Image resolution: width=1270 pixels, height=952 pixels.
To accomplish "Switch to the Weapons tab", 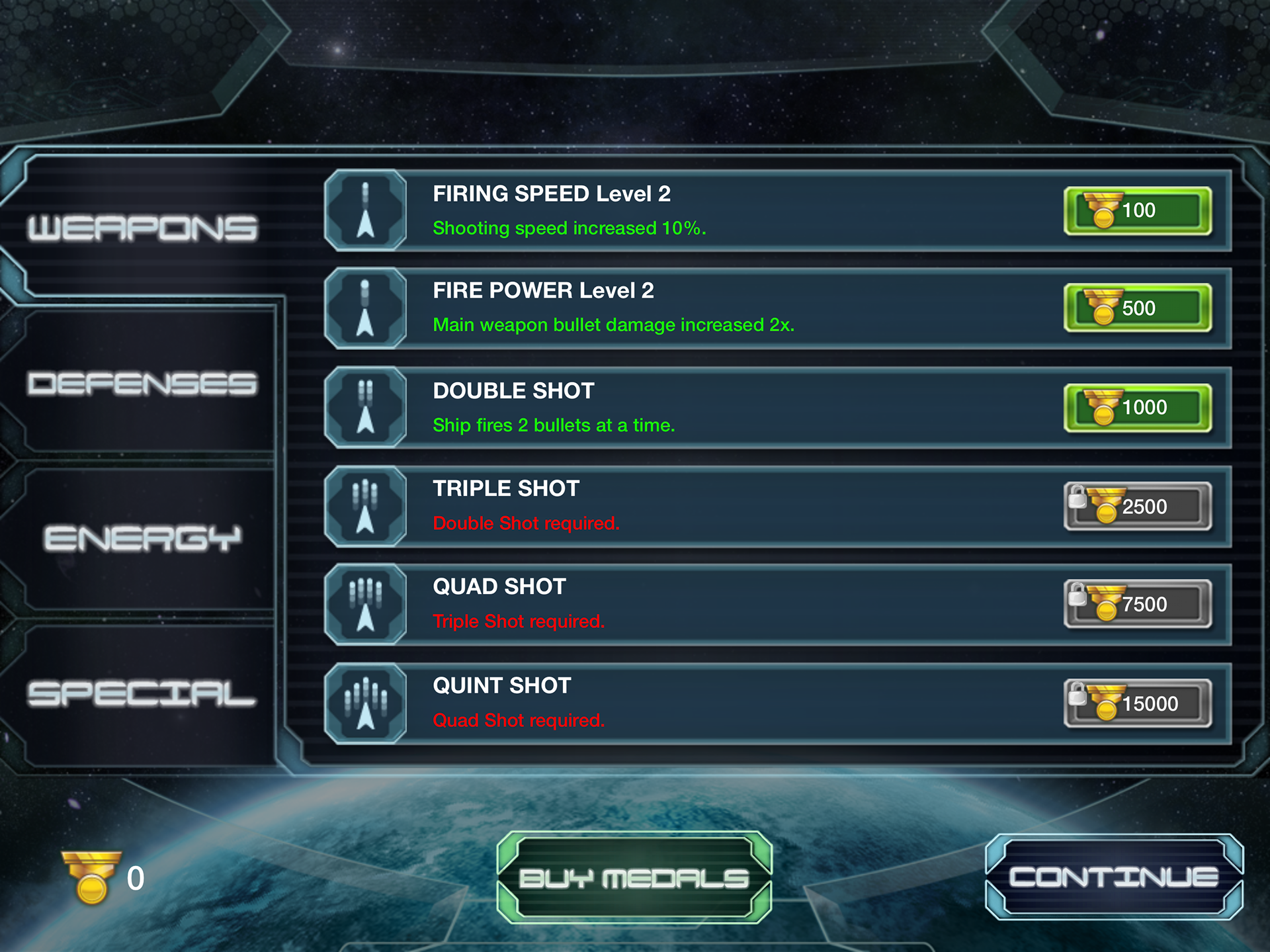I will 142,228.
